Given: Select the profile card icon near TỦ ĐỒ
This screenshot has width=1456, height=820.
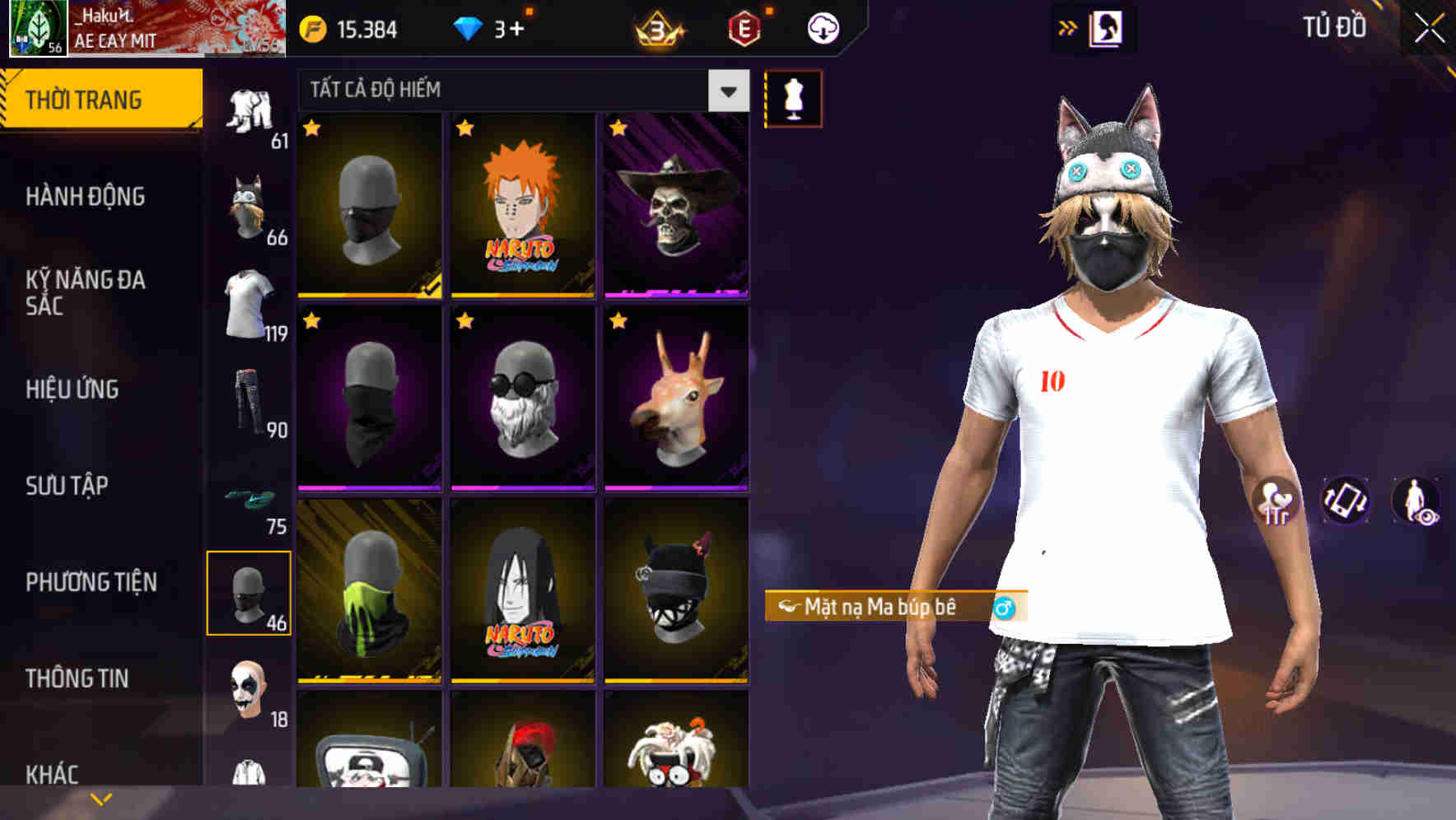Looking at the screenshot, I should point(1108,27).
